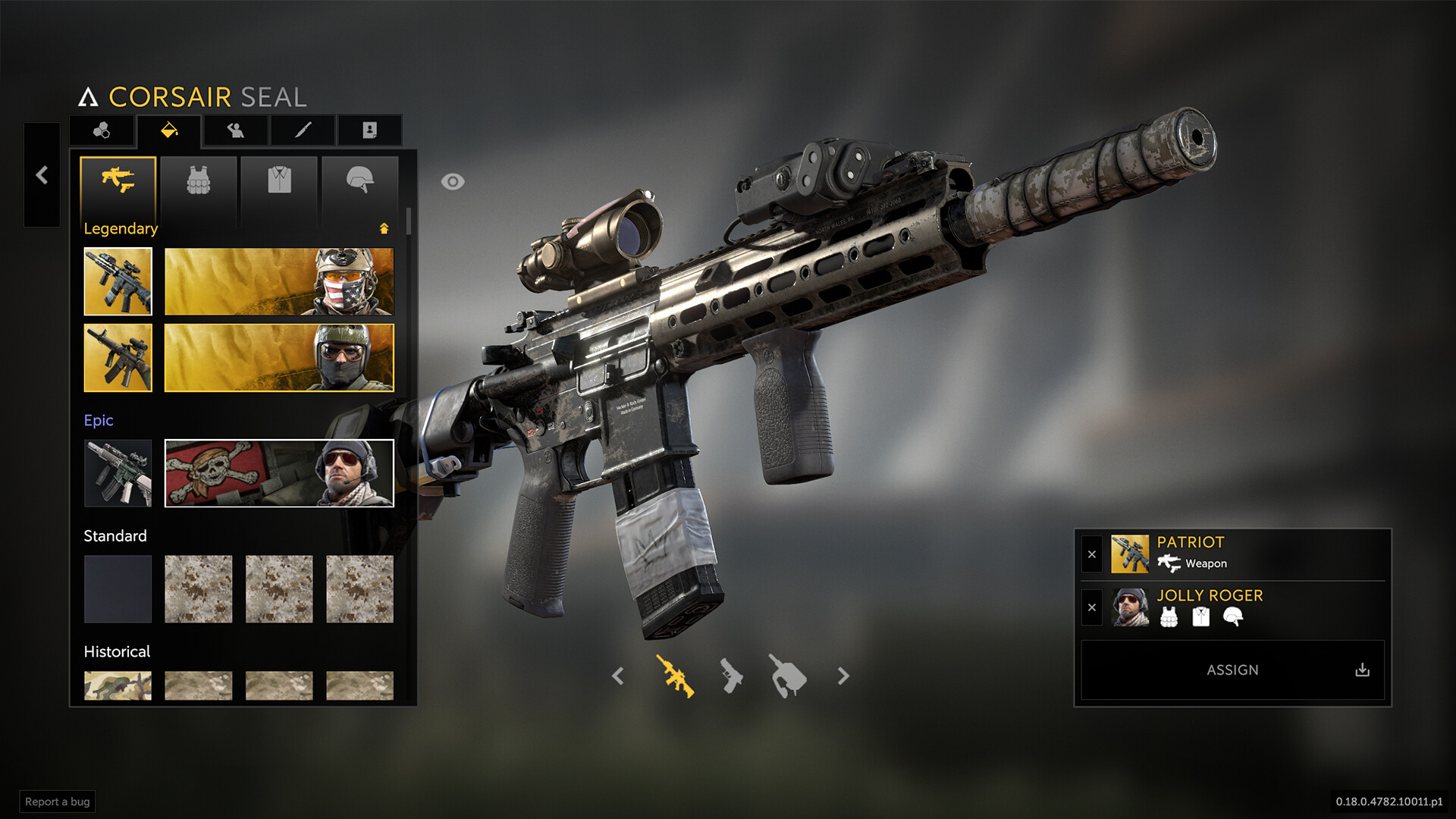Open the ID card profile tab icon
1456x819 pixels.
(368, 130)
